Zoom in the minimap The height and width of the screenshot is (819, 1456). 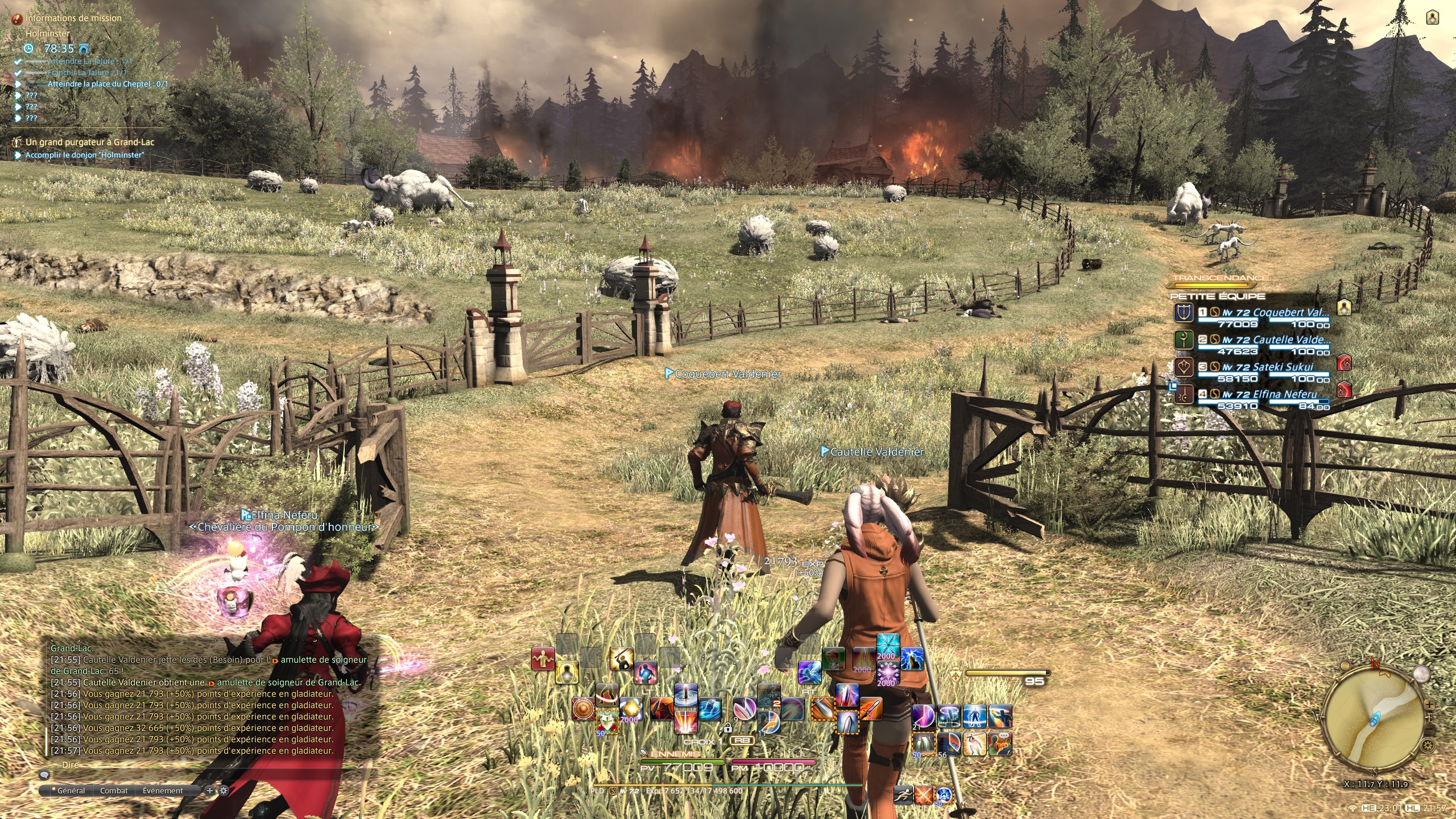tap(1429, 705)
